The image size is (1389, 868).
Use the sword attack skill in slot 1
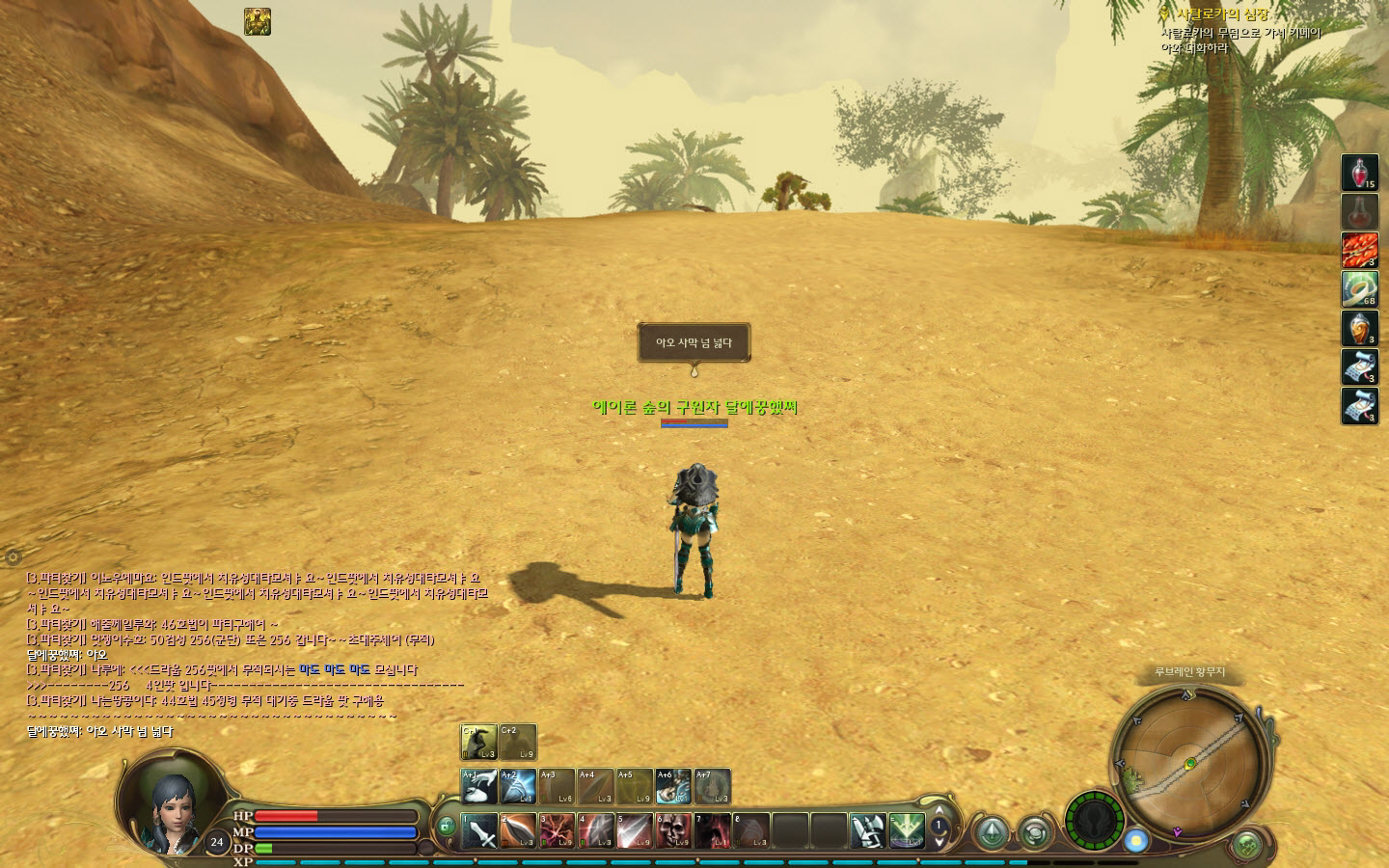(479, 831)
